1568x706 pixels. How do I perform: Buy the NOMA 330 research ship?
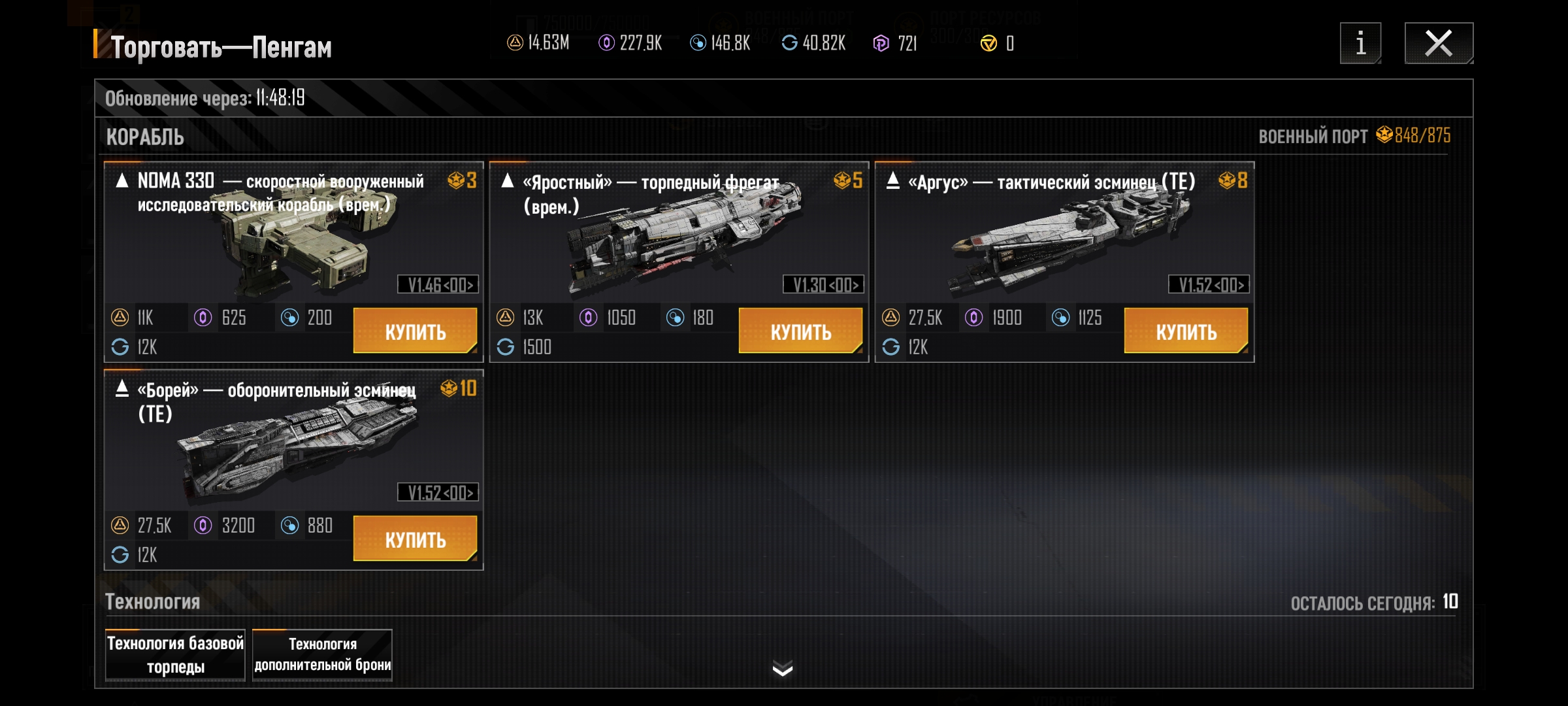(415, 331)
